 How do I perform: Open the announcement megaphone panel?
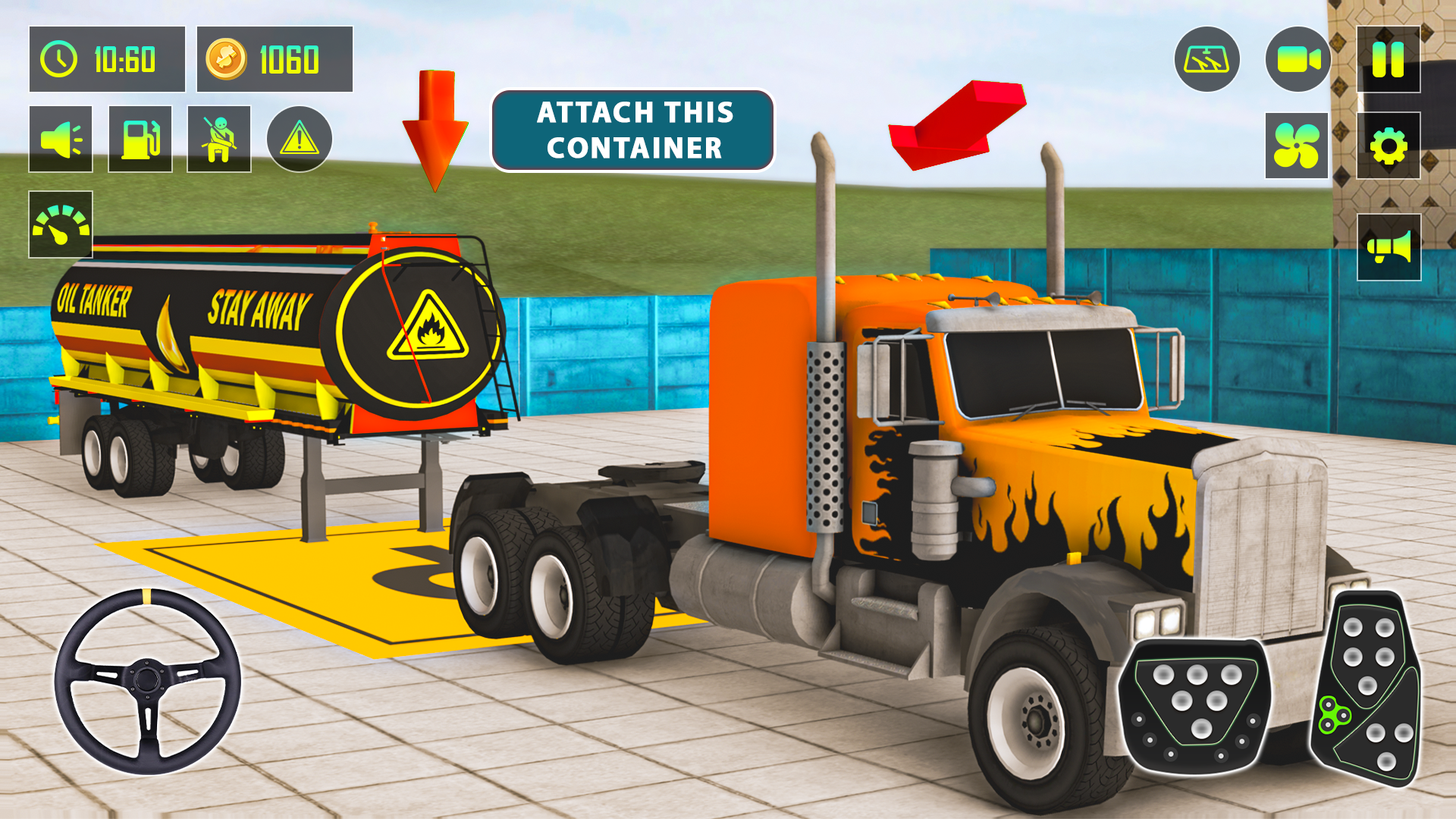tap(1389, 244)
